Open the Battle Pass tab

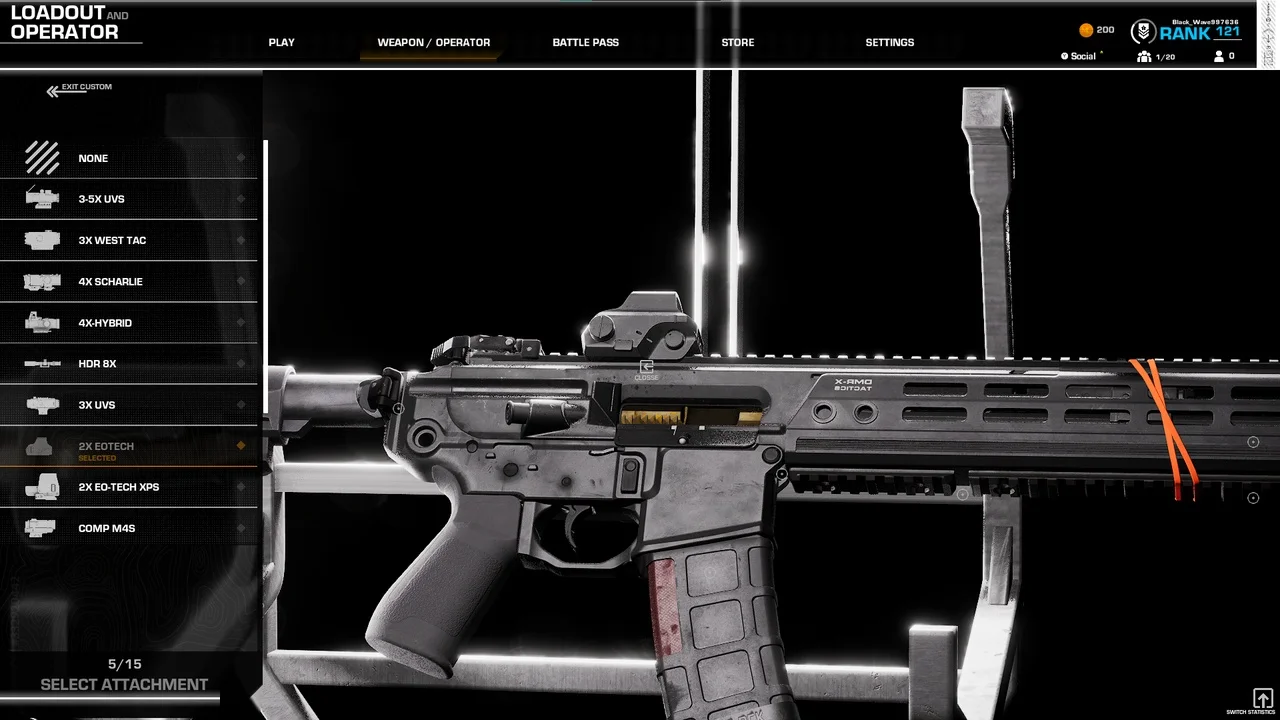pyautogui.click(x=585, y=43)
